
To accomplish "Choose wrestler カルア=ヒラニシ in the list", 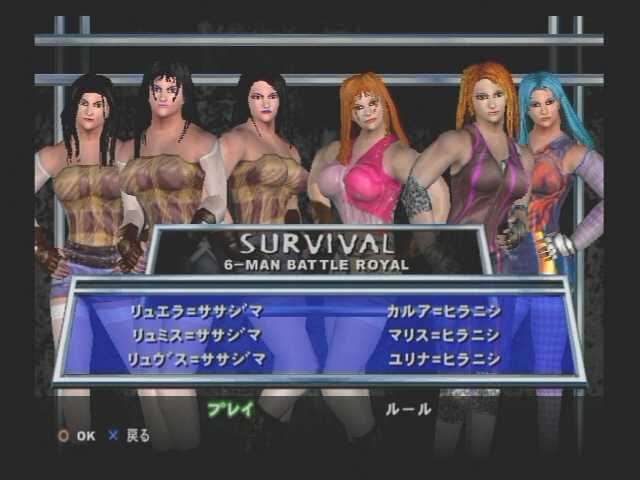I will point(443,312).
